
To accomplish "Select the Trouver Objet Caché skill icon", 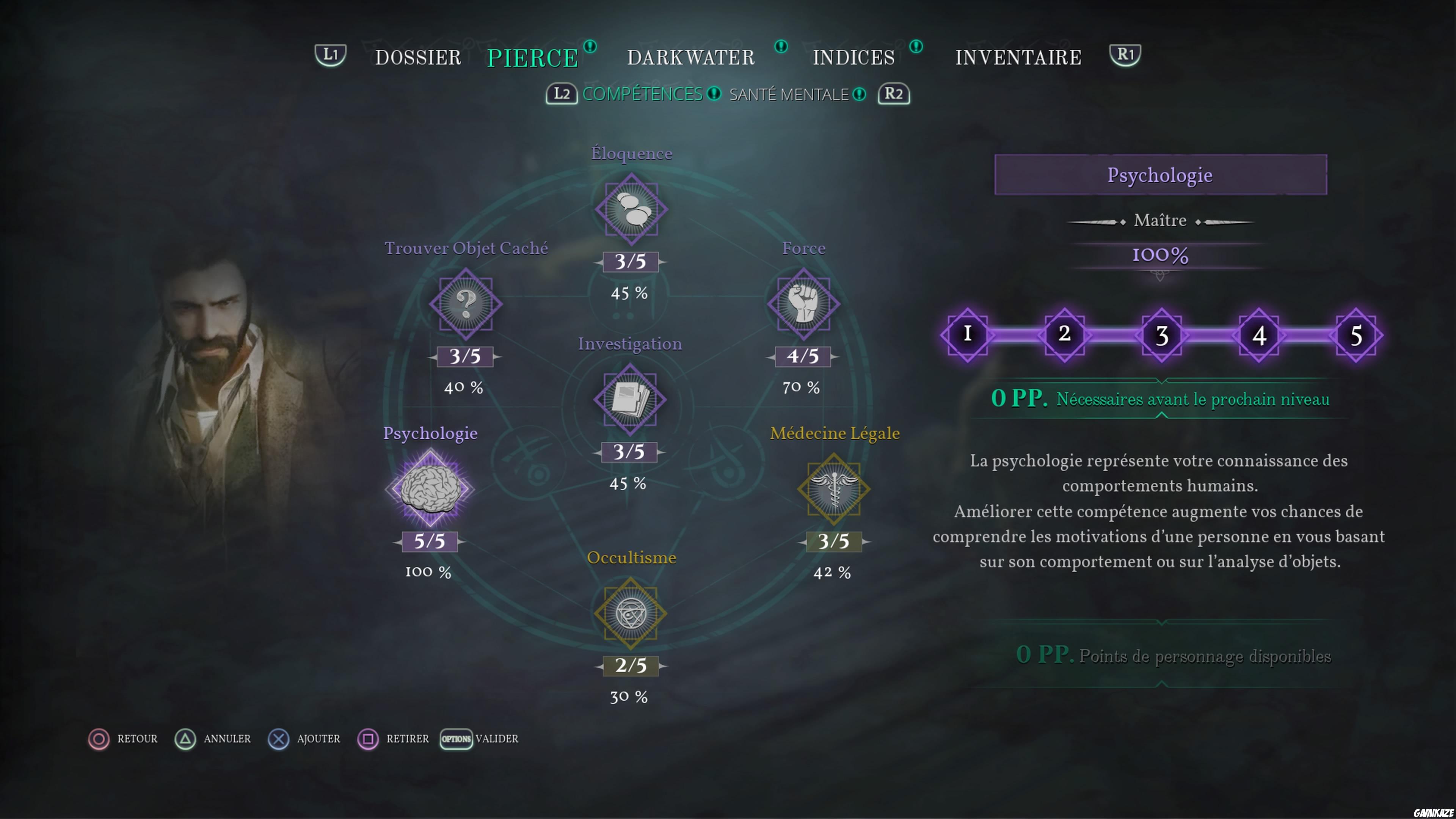I will point(465,304).
